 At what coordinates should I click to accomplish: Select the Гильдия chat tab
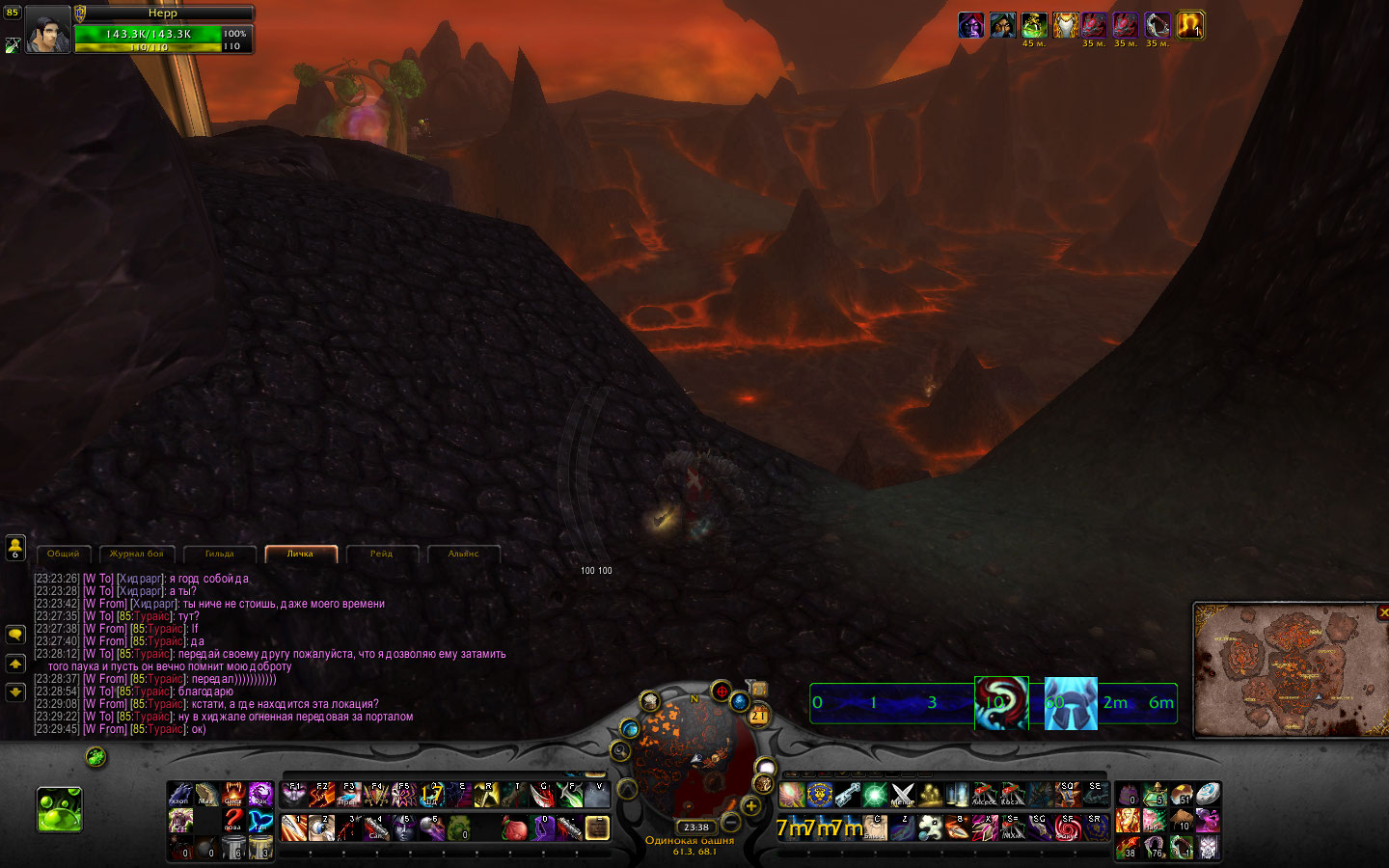219,554
